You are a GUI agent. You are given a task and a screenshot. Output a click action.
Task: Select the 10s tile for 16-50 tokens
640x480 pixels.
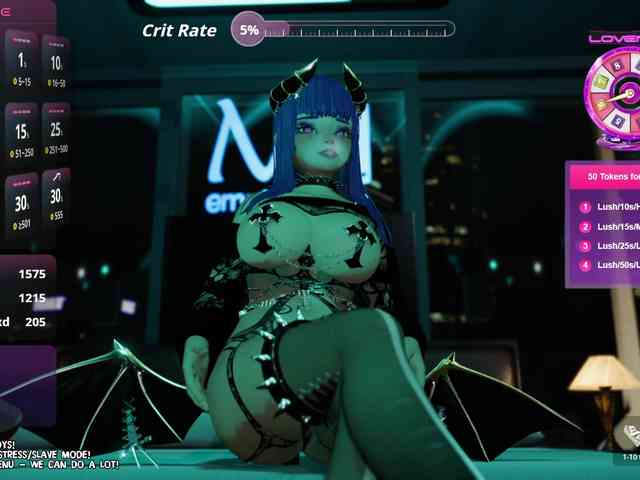55,66
